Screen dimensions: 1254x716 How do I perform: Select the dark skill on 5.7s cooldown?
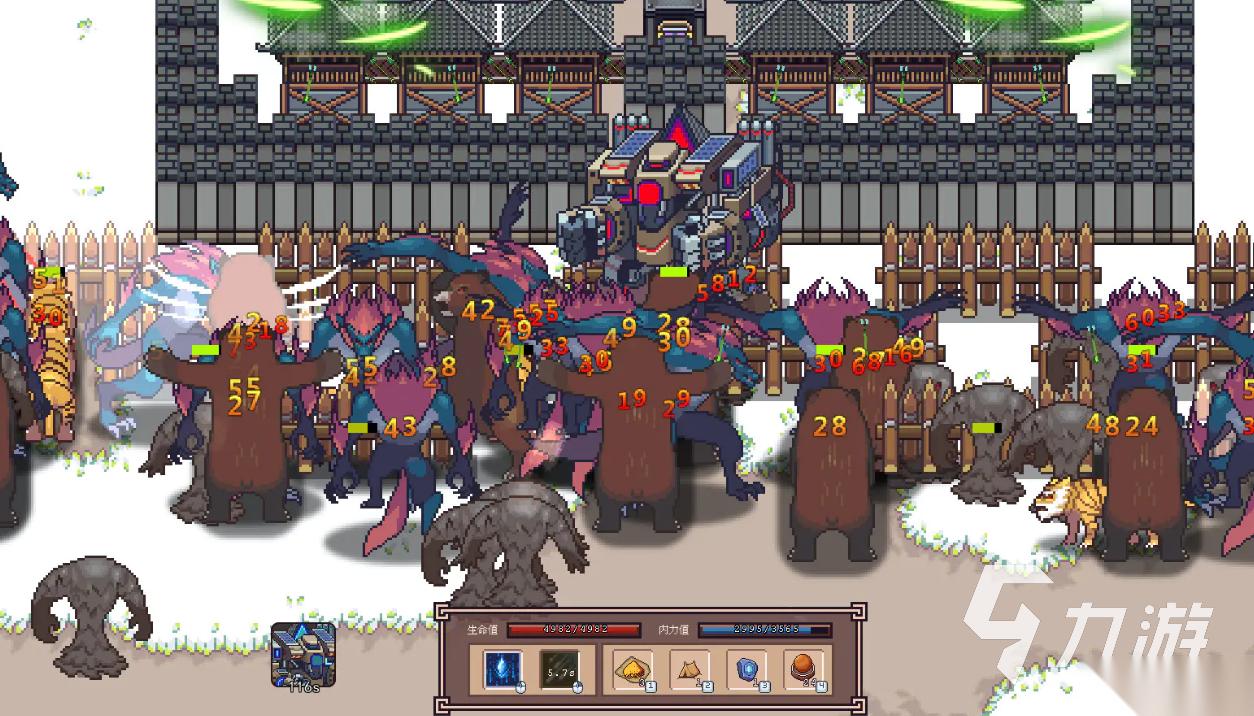point(559,669)
